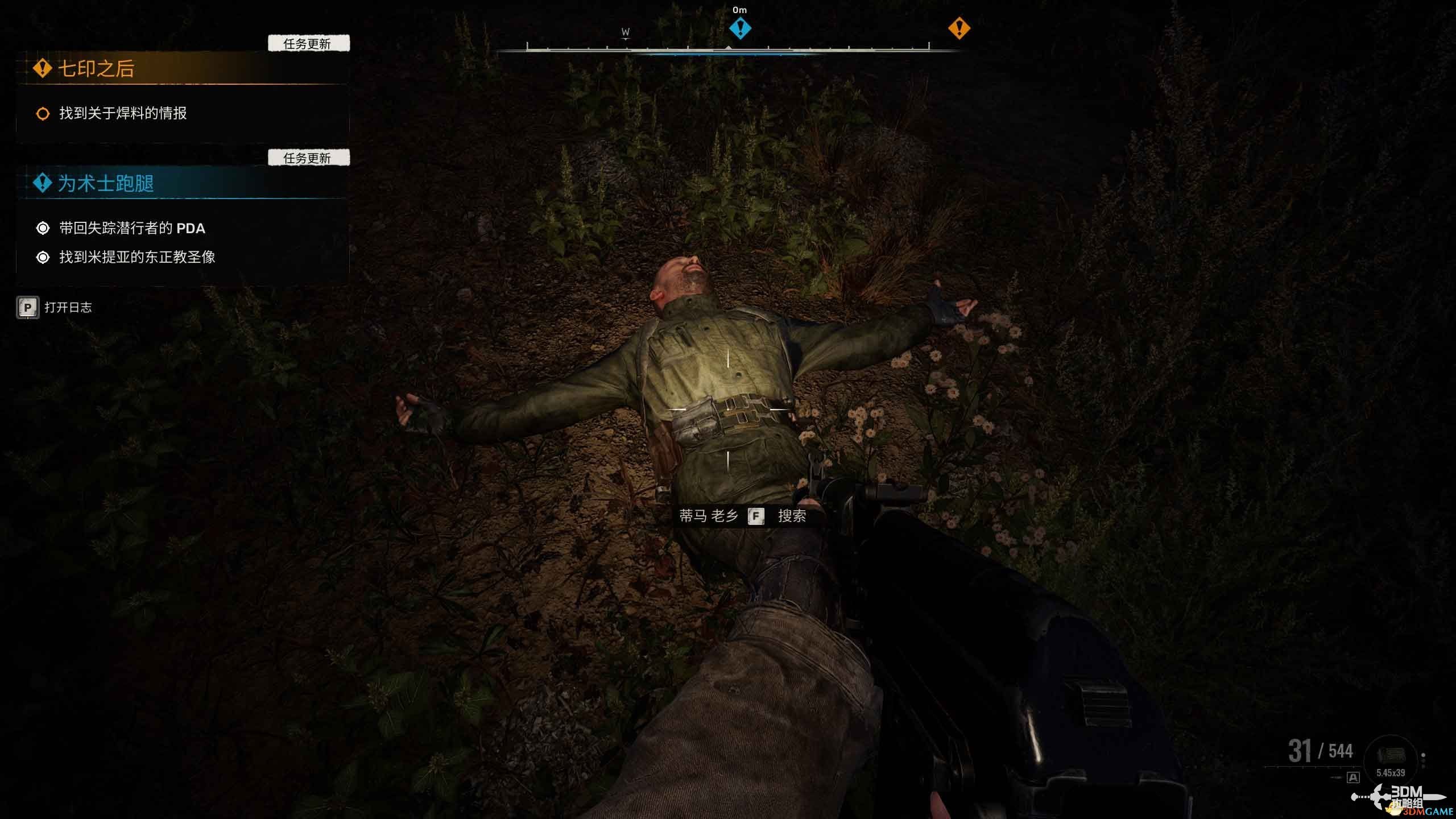Click the orange quest marker on compass

[x=959, y=27]
